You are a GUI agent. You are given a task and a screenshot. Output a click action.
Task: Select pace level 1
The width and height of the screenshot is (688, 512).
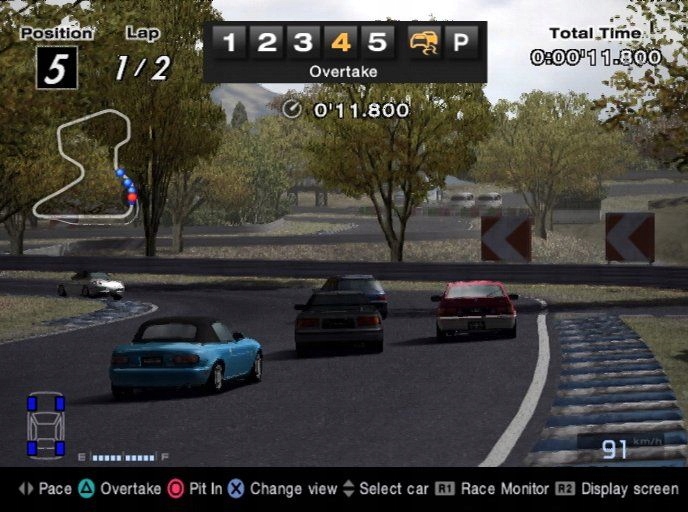[x=230, y=43]
